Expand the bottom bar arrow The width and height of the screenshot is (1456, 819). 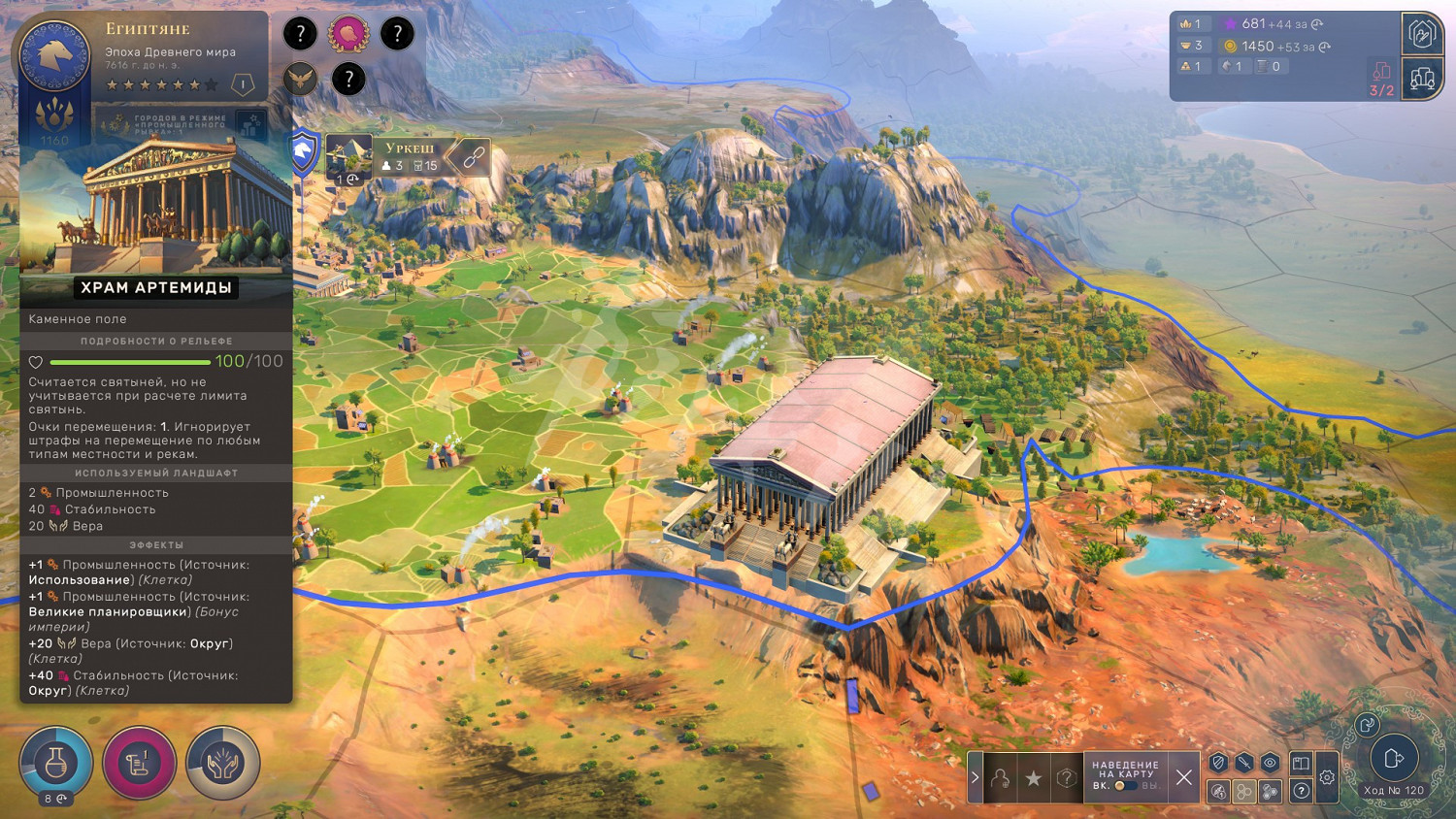click(x=975, y=777)
